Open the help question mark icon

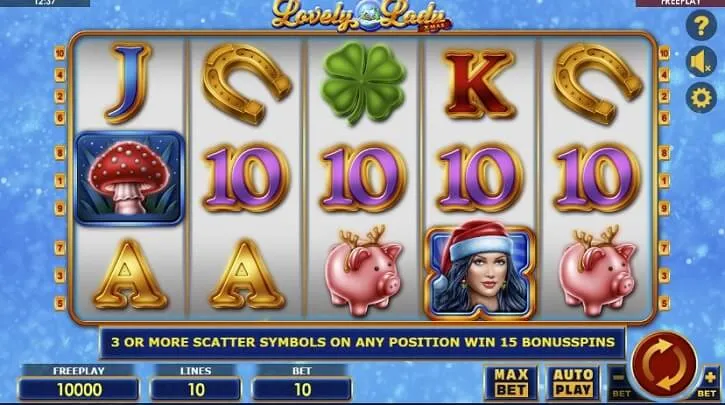pos(700,28)
